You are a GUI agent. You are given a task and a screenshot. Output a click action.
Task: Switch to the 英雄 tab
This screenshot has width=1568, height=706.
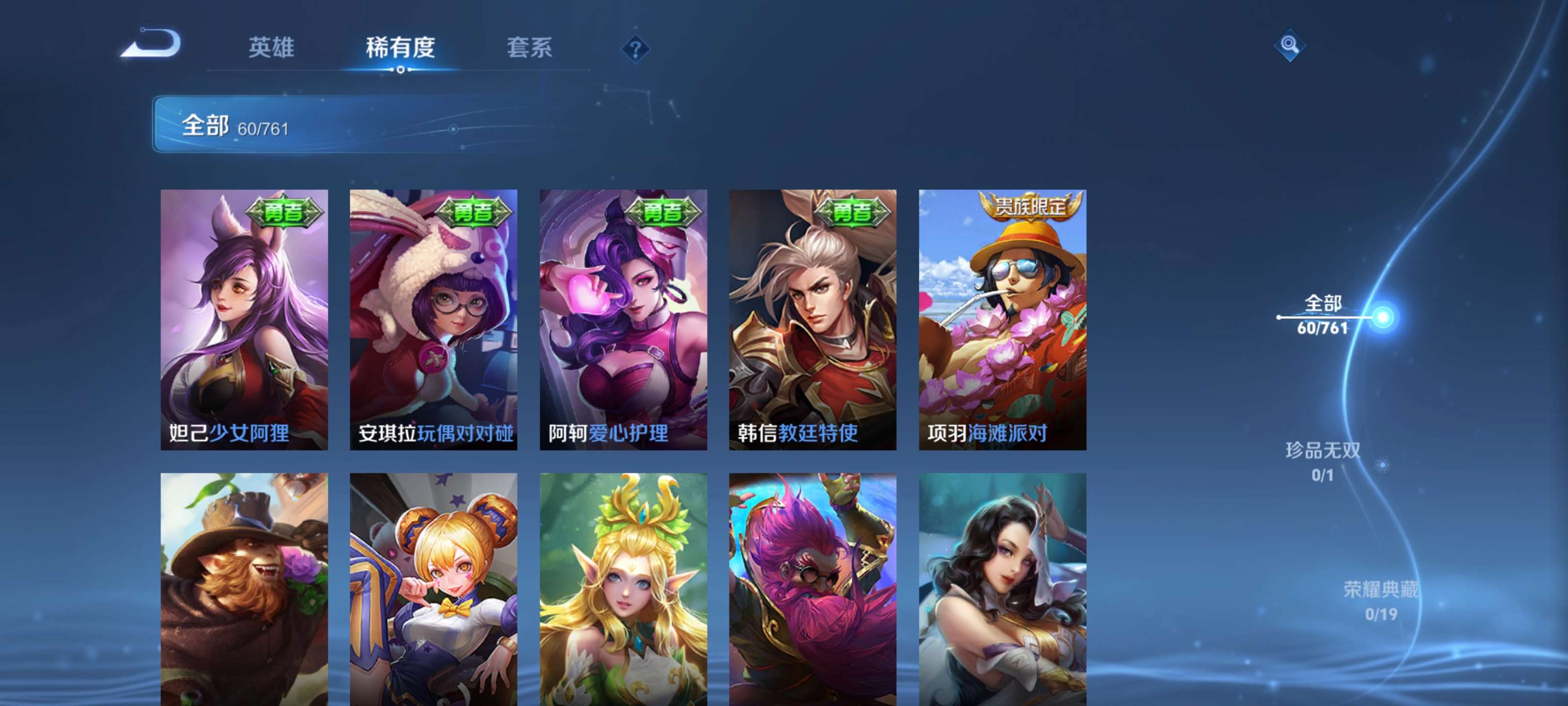coord(271,48)
